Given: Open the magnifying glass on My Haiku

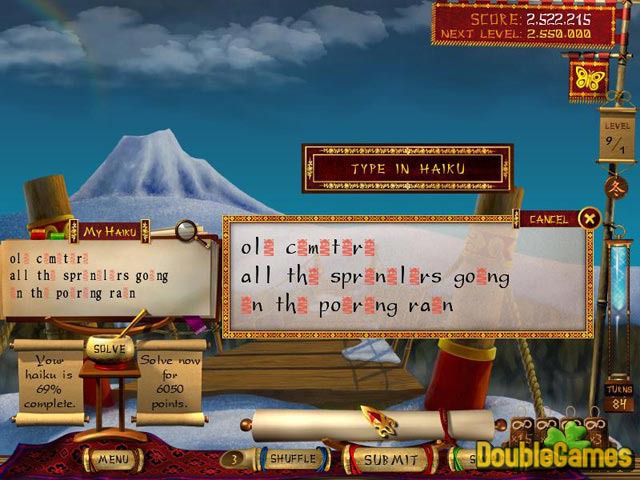Looking at the screenshot, I should [x=185, y=231].
